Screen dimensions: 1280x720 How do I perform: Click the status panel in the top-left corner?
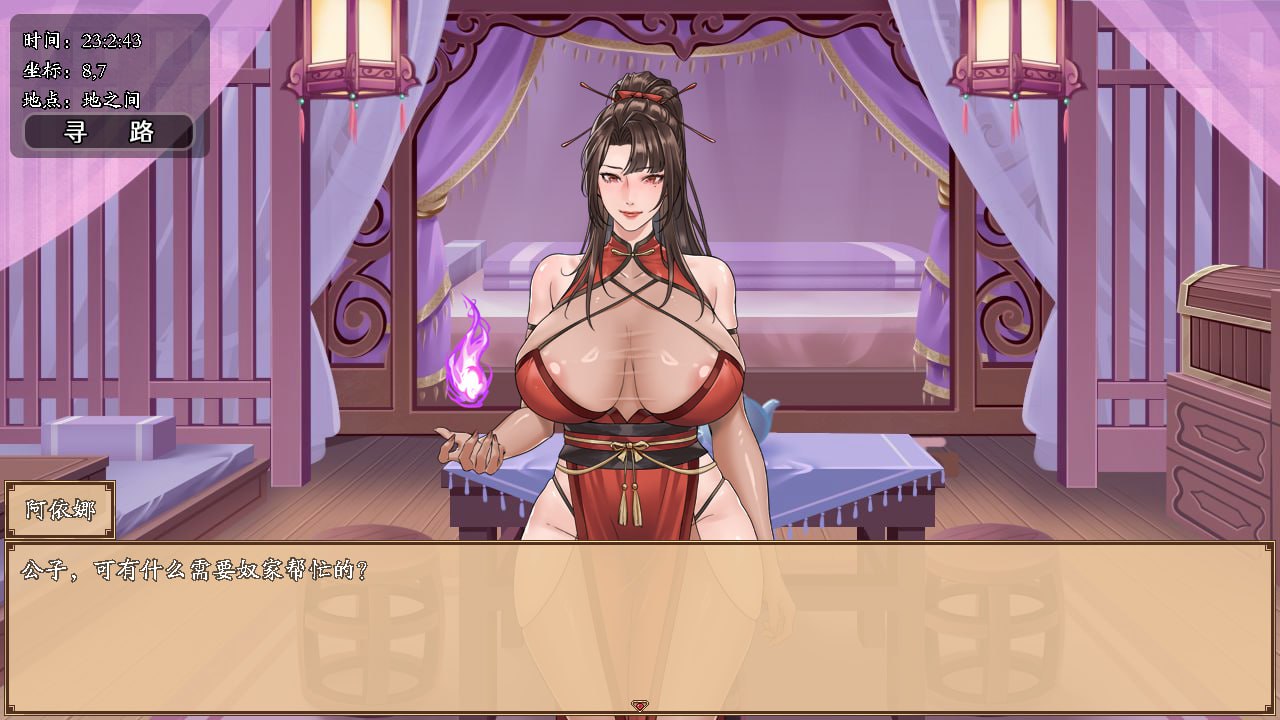pos(100,70)
